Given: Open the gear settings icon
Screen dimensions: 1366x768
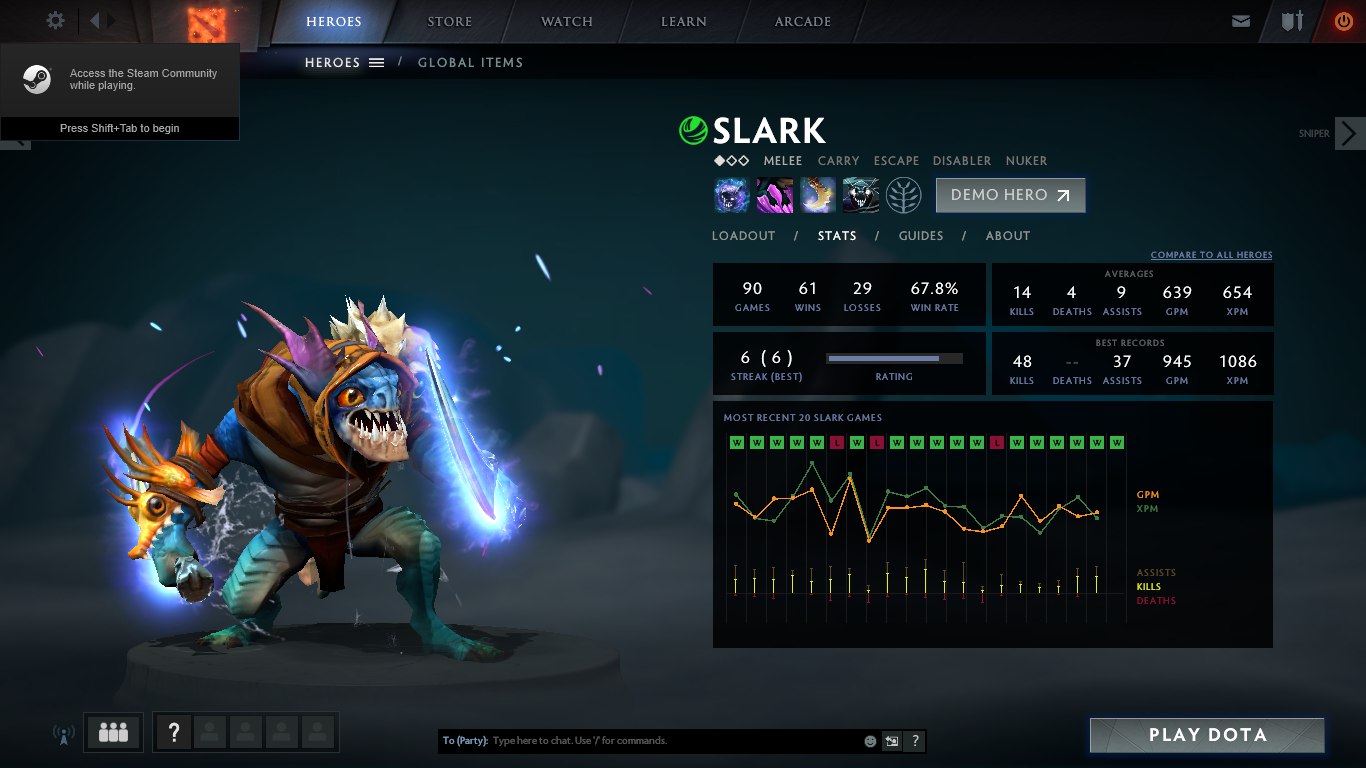Looking at the screenshot, I should tap(56, 20).
